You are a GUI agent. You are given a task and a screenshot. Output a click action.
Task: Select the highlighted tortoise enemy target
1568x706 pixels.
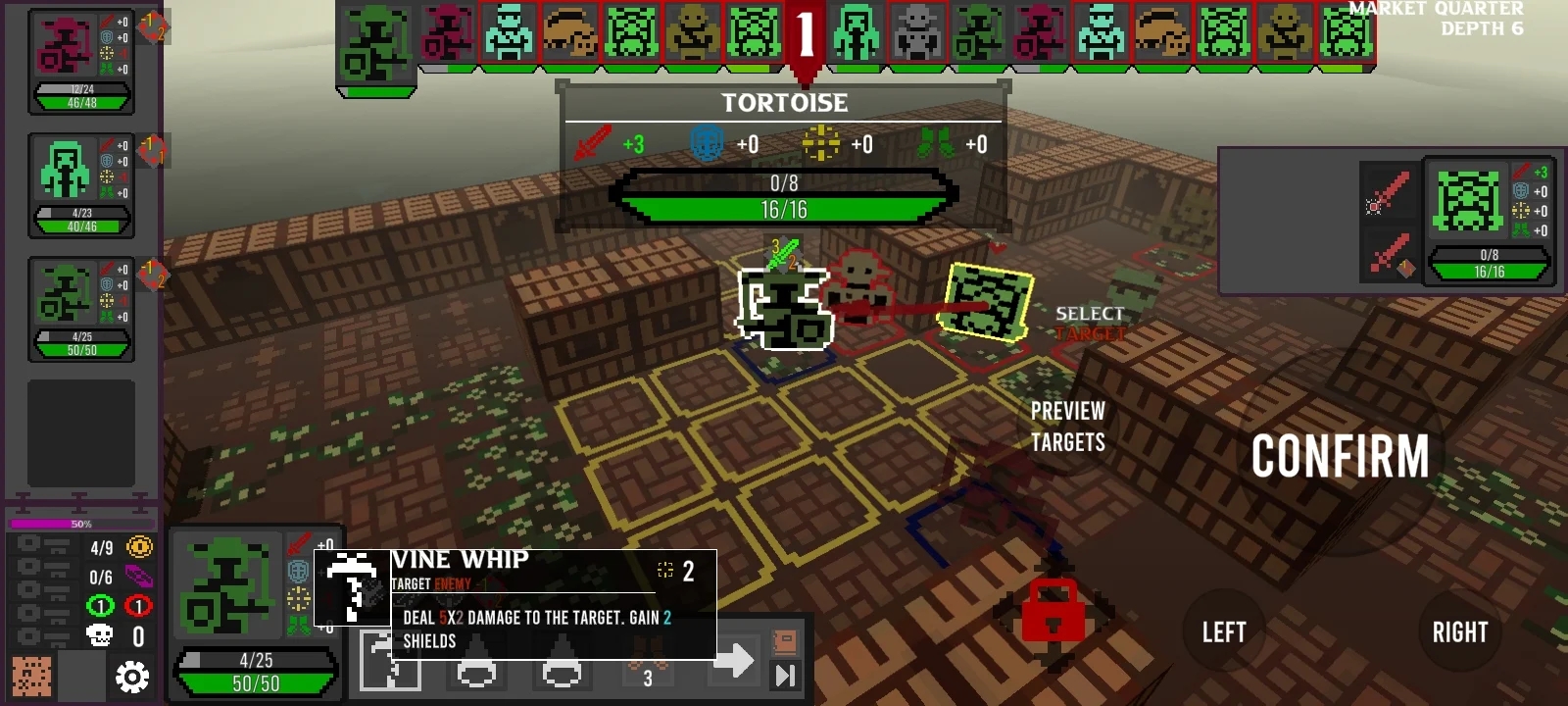(988, 301)
